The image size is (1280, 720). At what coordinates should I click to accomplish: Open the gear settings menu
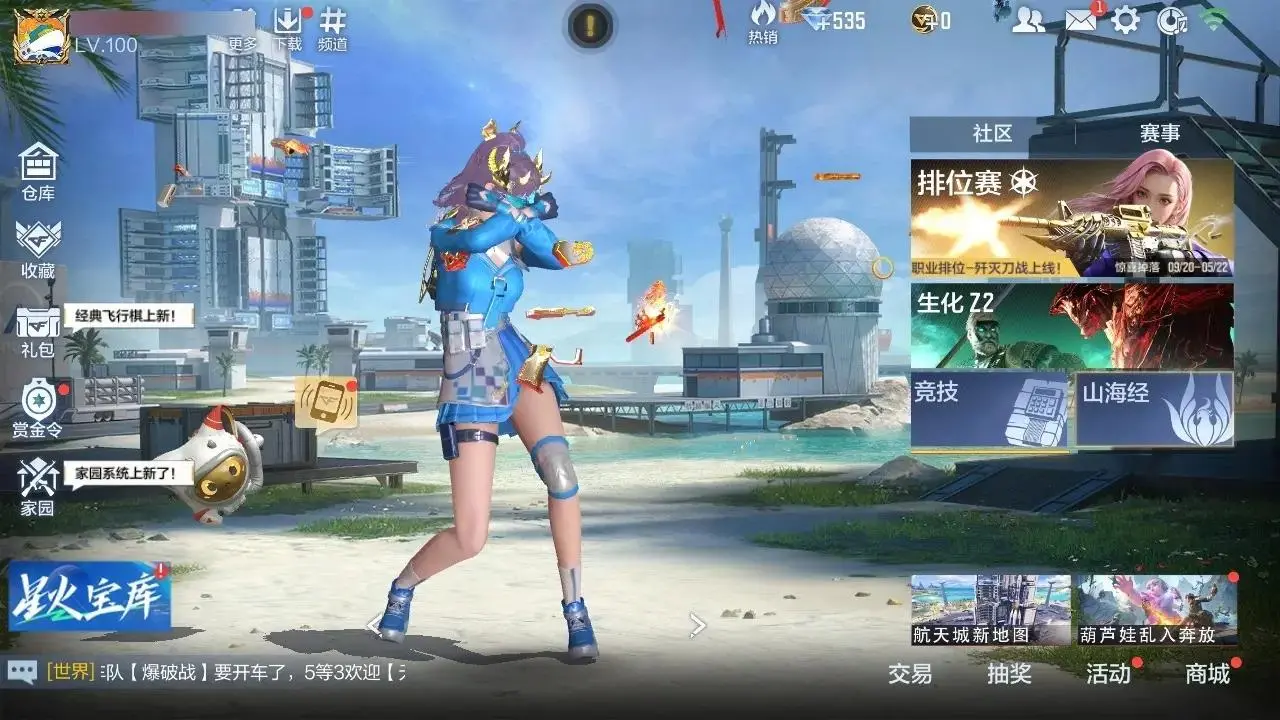click(x=1126, y=20)
